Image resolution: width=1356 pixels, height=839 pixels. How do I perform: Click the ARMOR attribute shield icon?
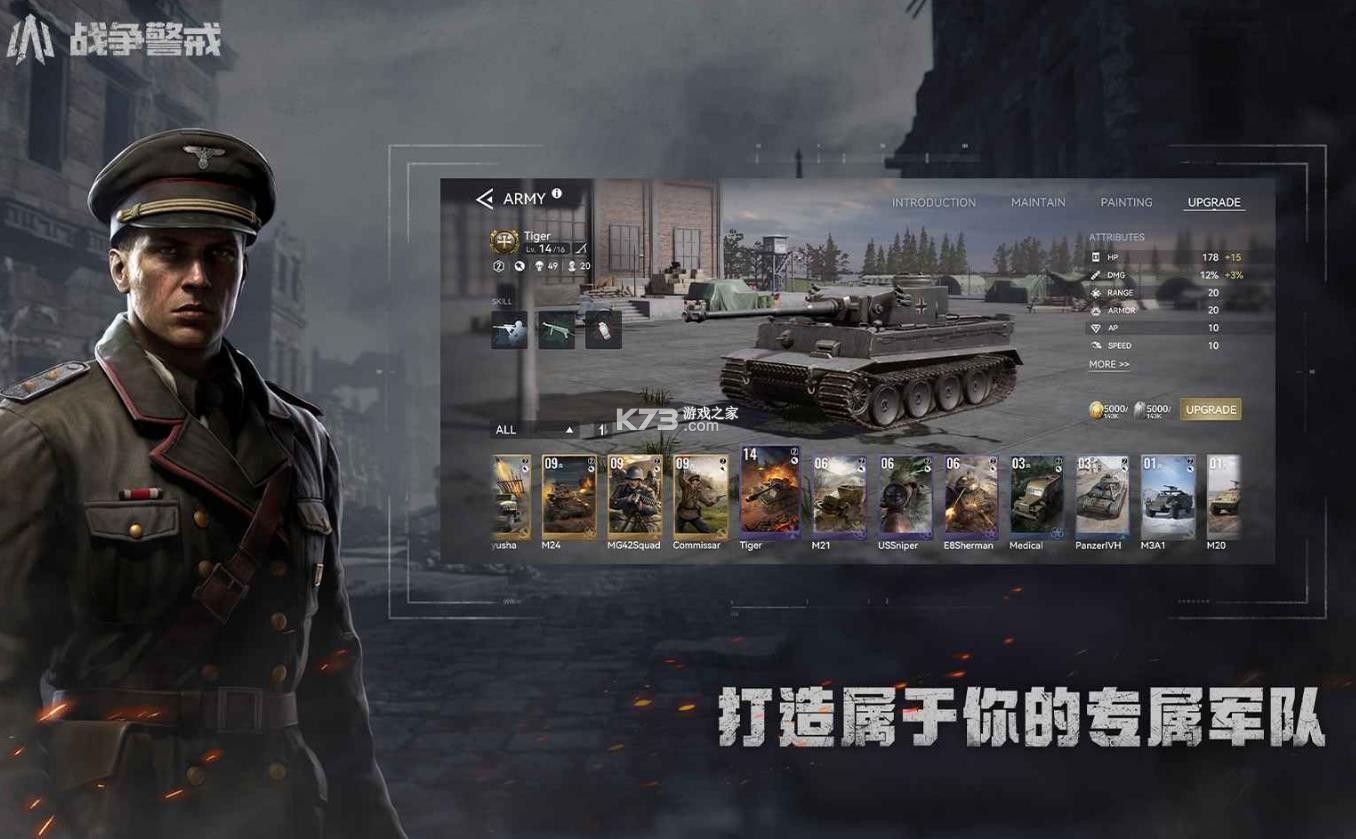(1095, 310)
